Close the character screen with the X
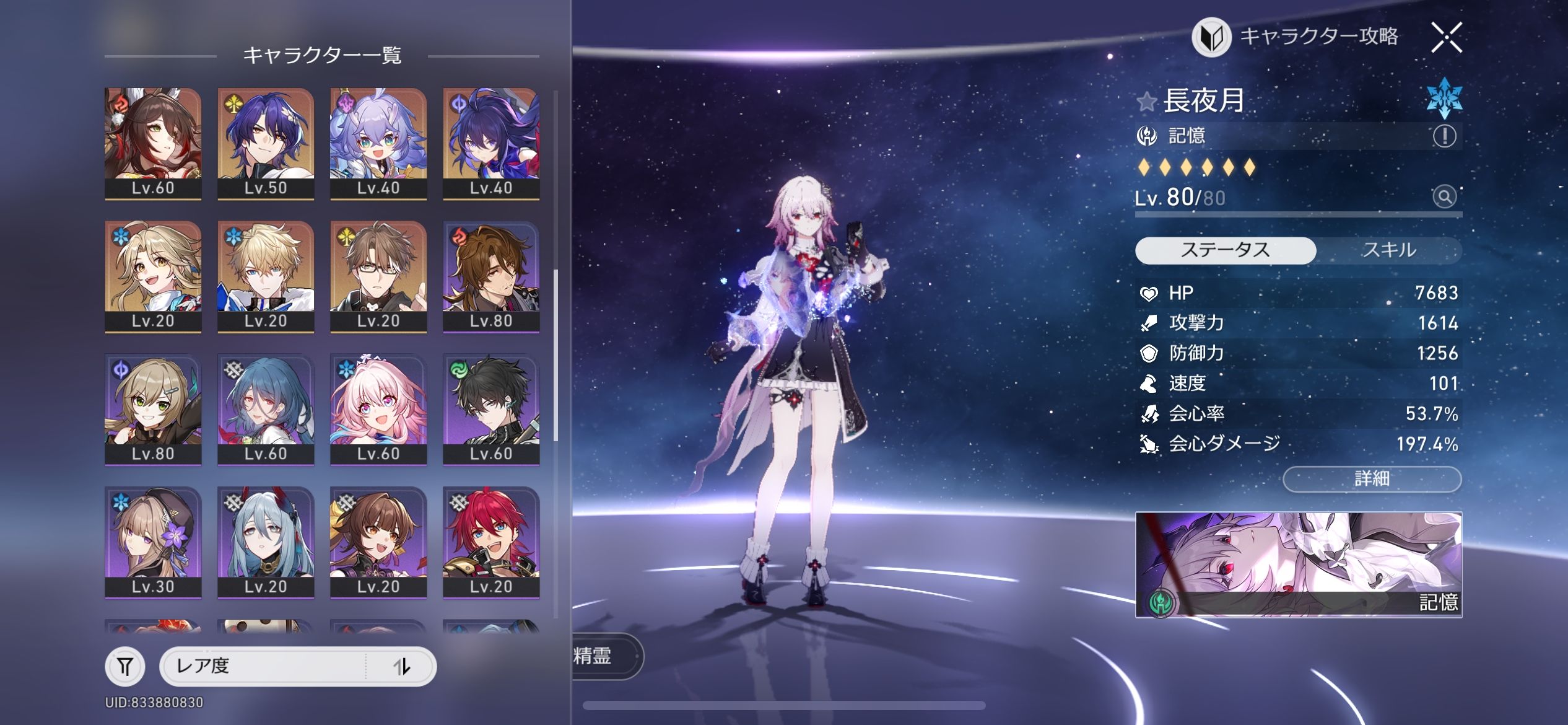 1447,38
